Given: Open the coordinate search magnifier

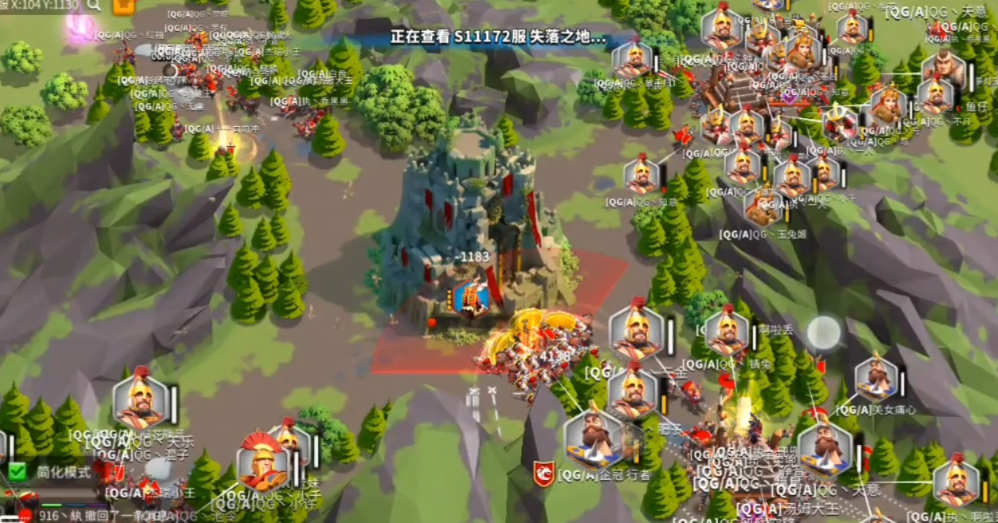Looking at the screenshot, I should point(94,5).
